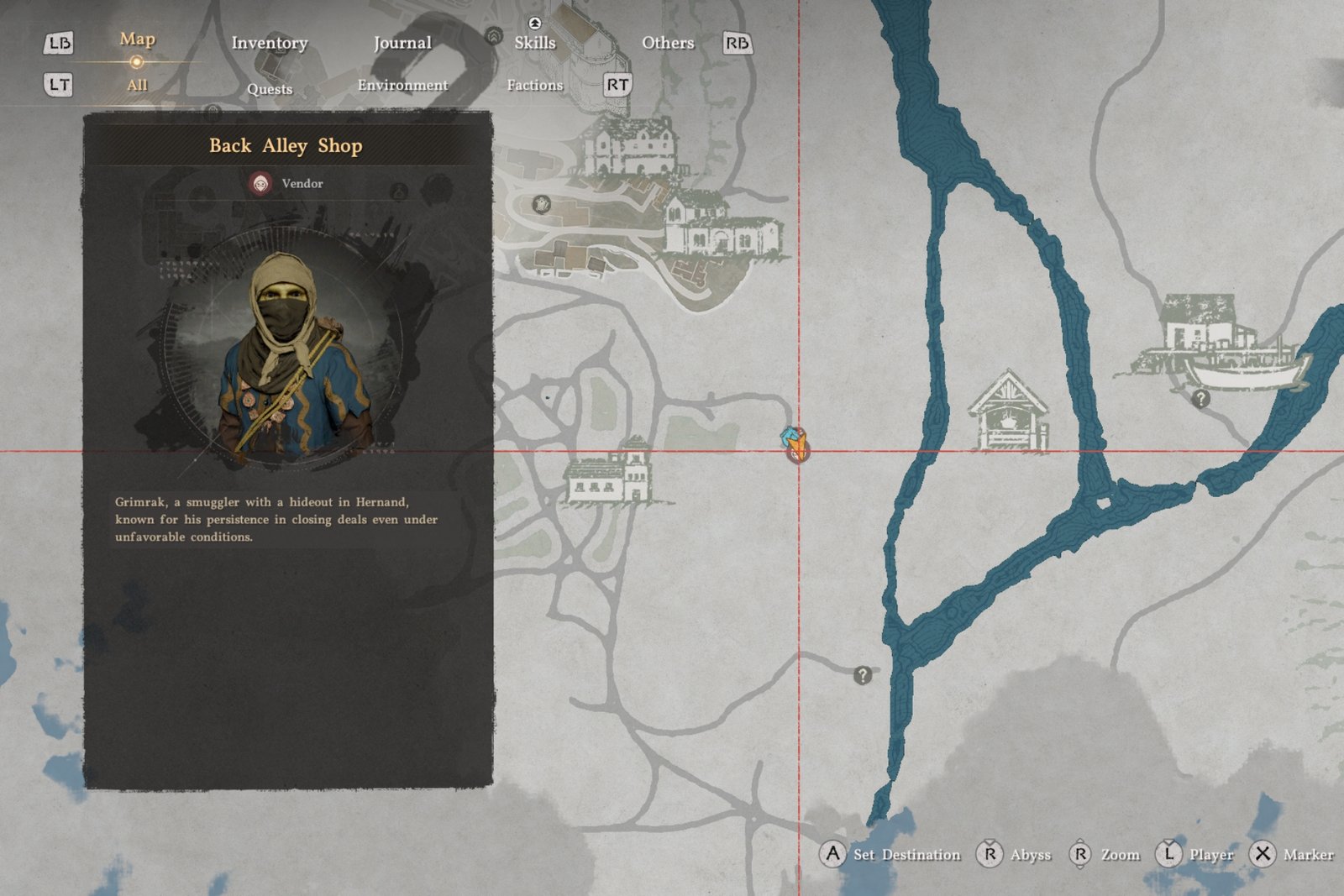The height and width of the screenshot is (896, 1344).
Task: Go to the Skills tab
Action: [535, 43]
